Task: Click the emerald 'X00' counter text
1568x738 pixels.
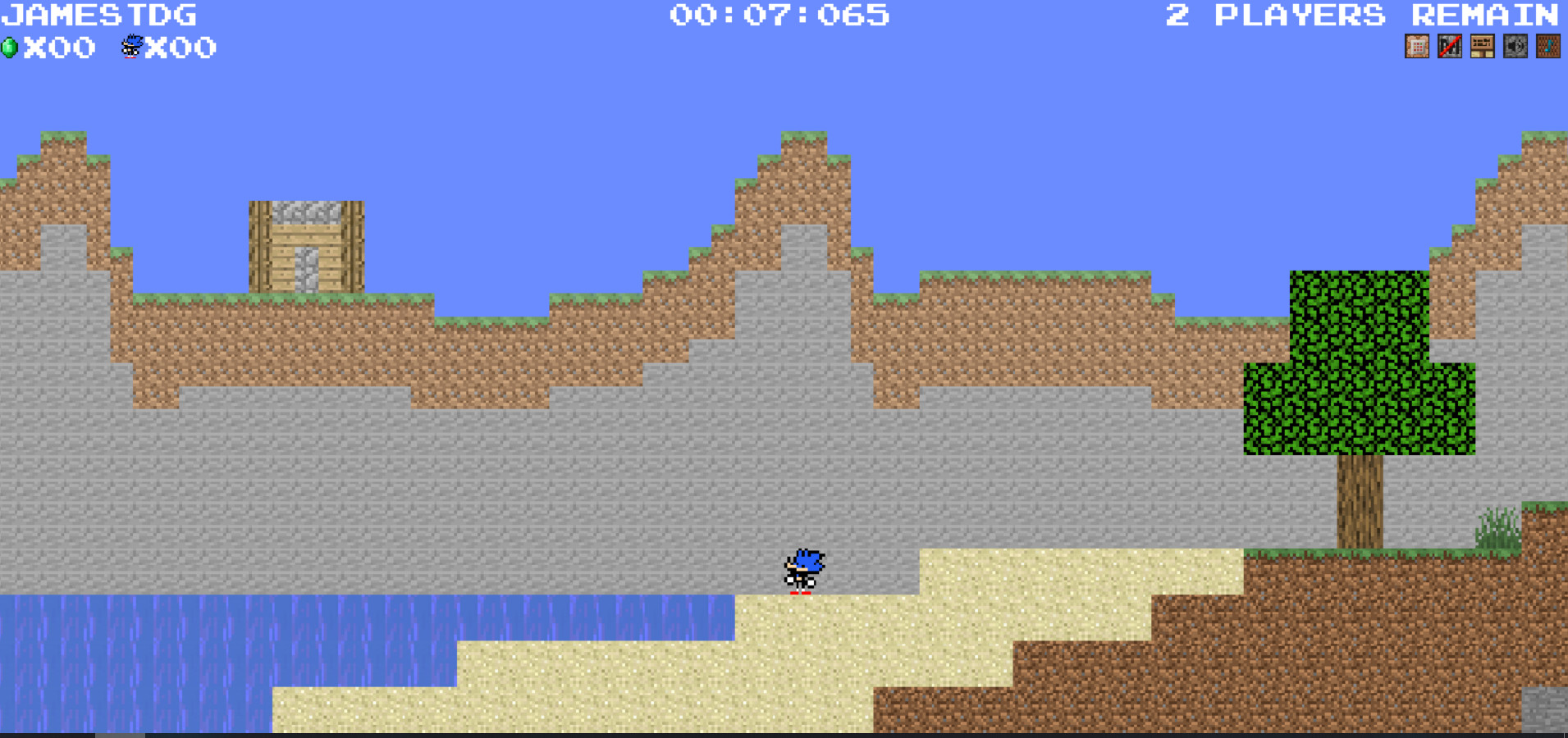Action: (x=57, y=48)
